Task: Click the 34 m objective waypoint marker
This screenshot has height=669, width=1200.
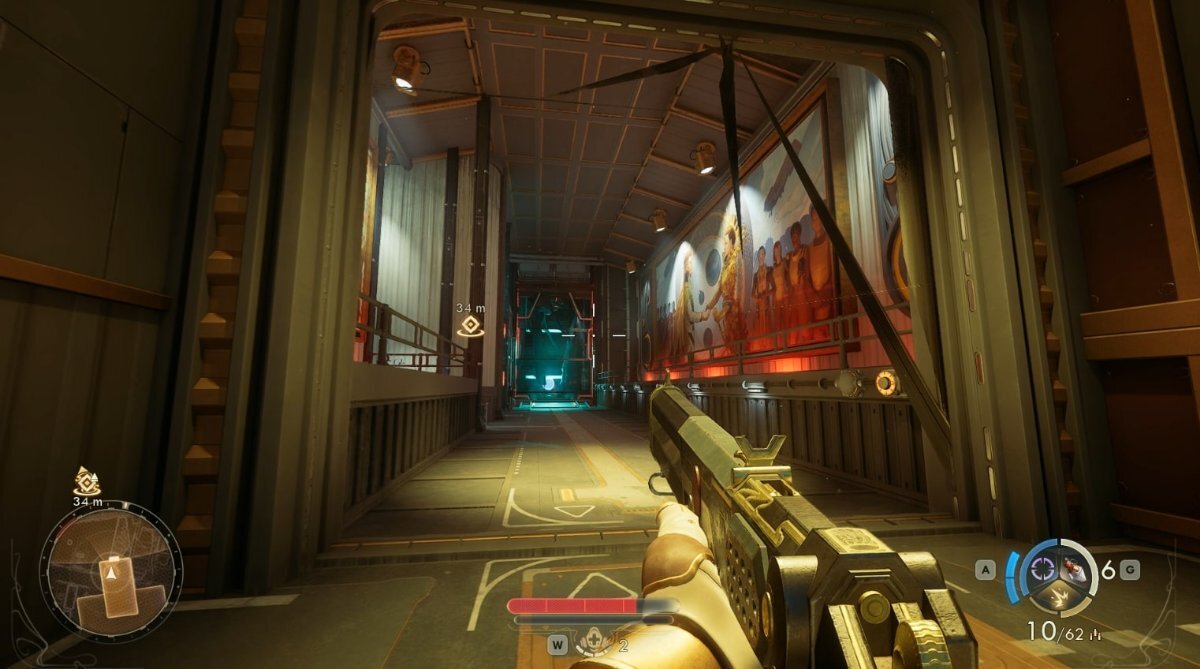Action: pyautogui.click(x=470, y=325)
